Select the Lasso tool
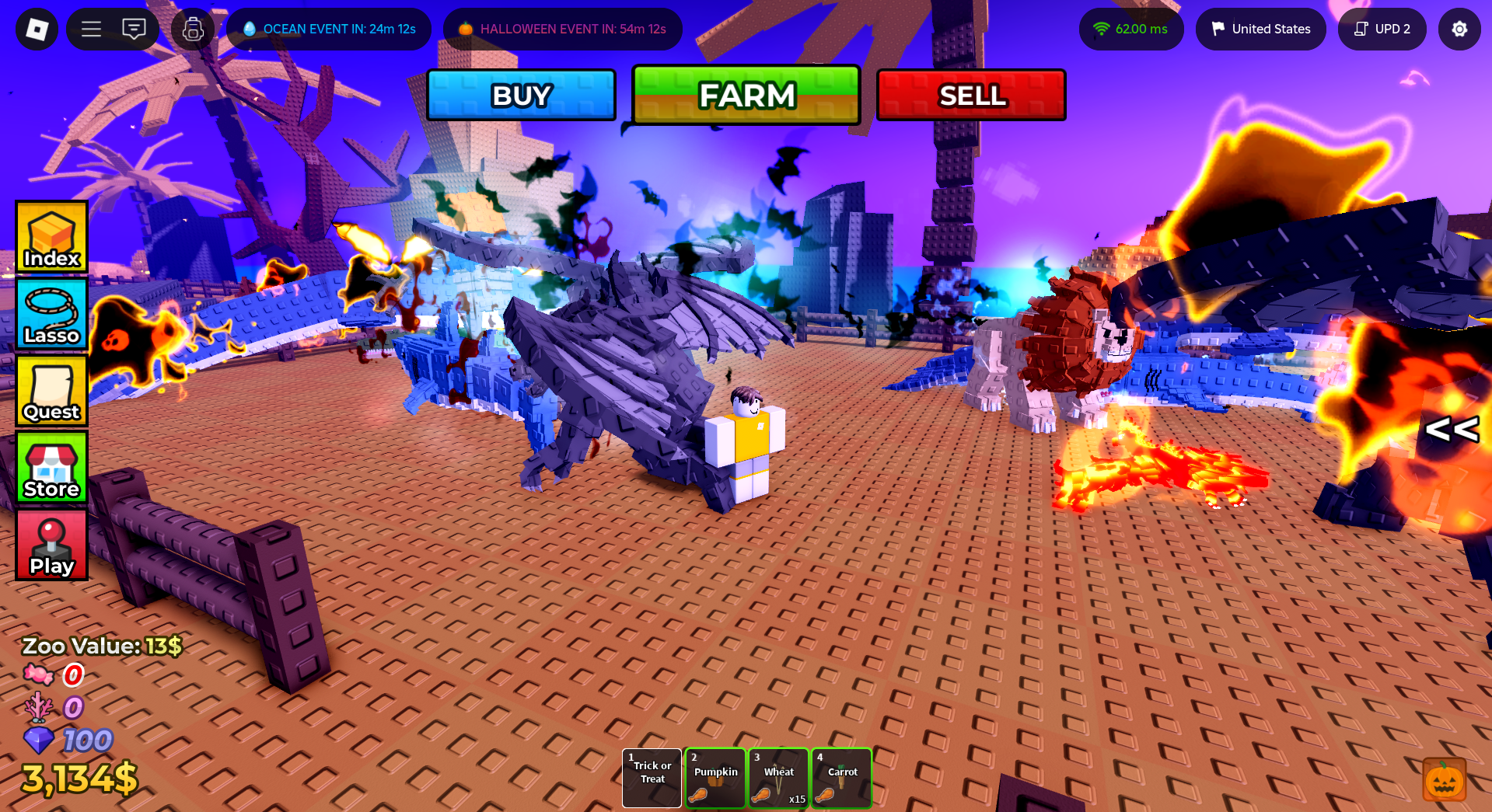The image size is (1492, 812). [x=51, y=314]
